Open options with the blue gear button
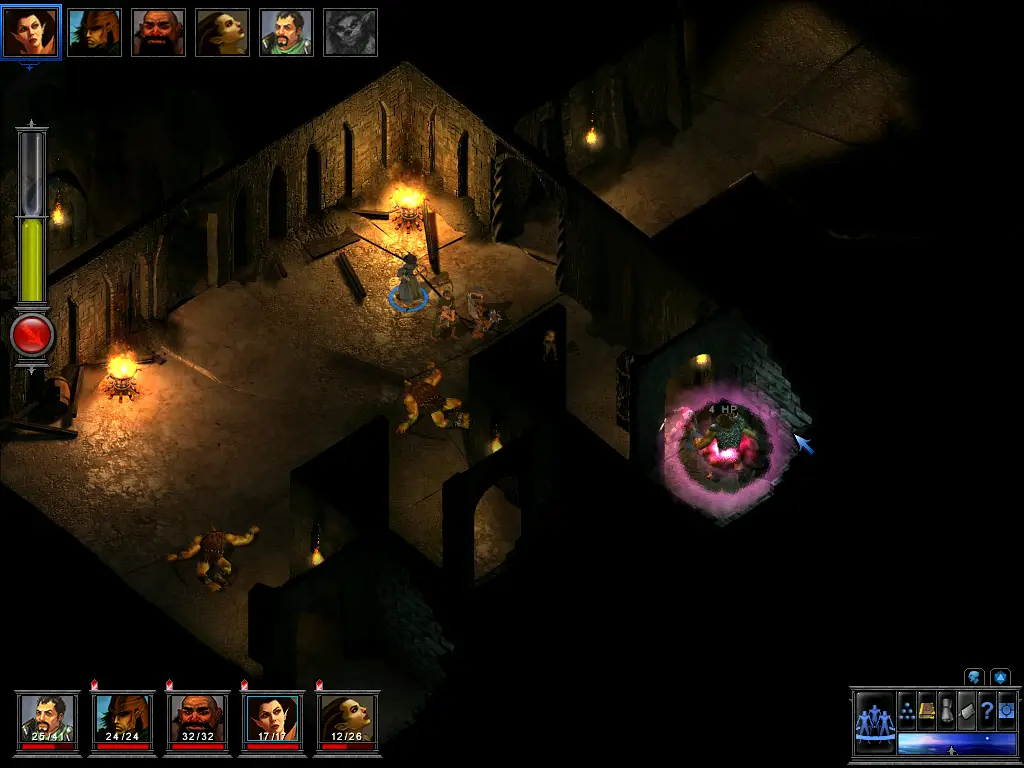The height and width of the screenshot is (768, 1024). coord(1005,711)
